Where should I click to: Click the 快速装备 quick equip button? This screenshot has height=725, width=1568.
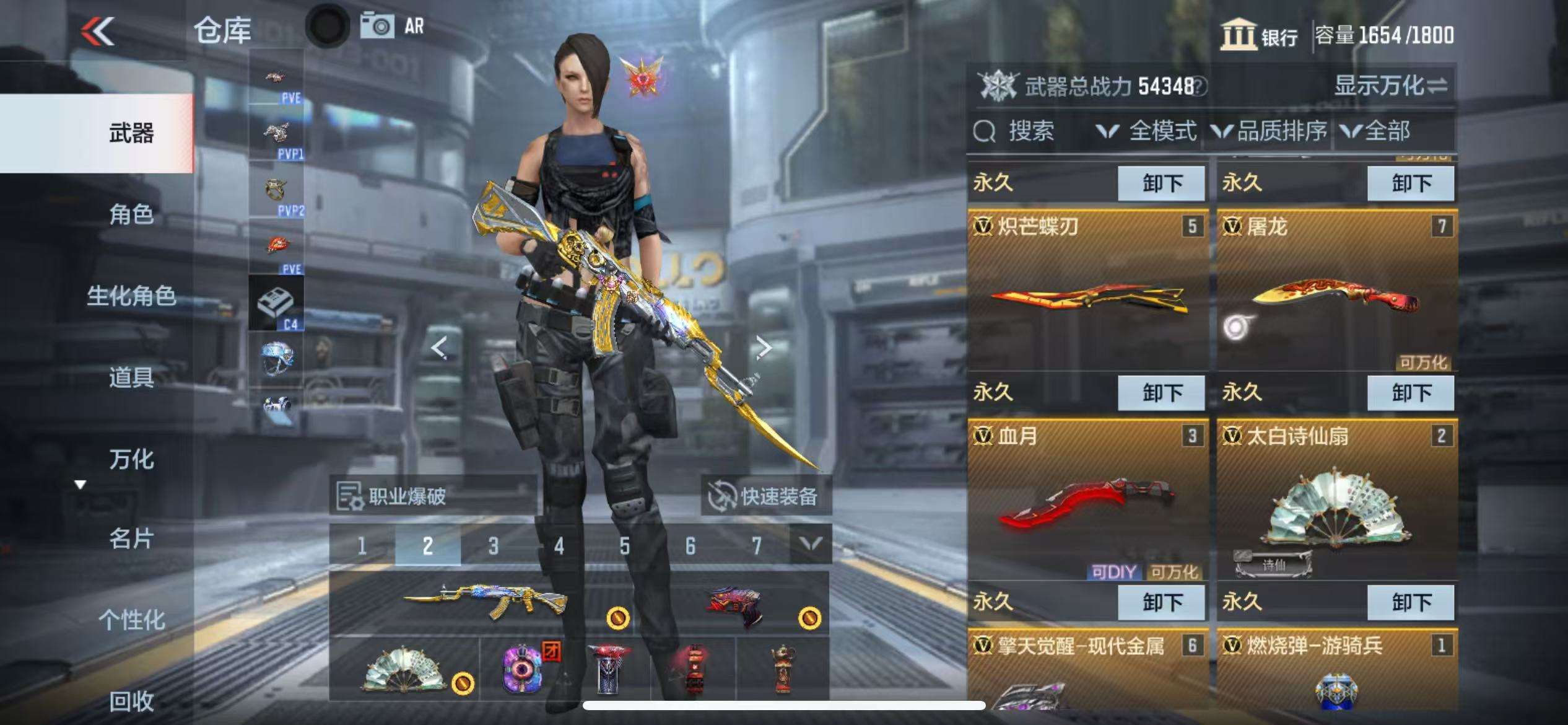click(765, 496)
